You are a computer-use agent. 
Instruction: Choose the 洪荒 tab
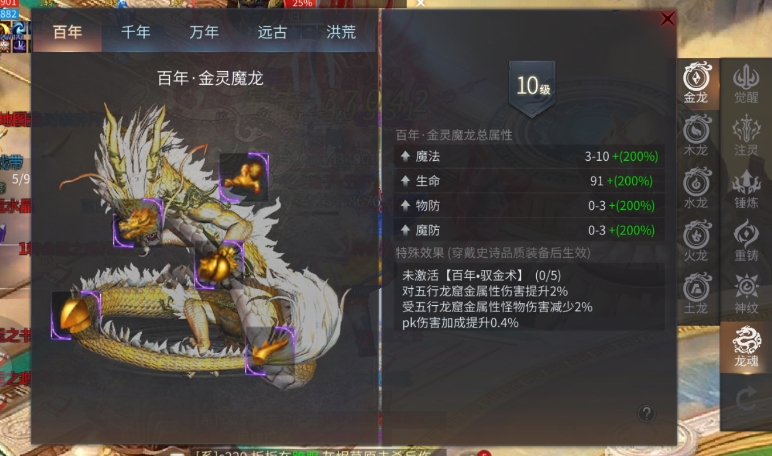point(340,31)
